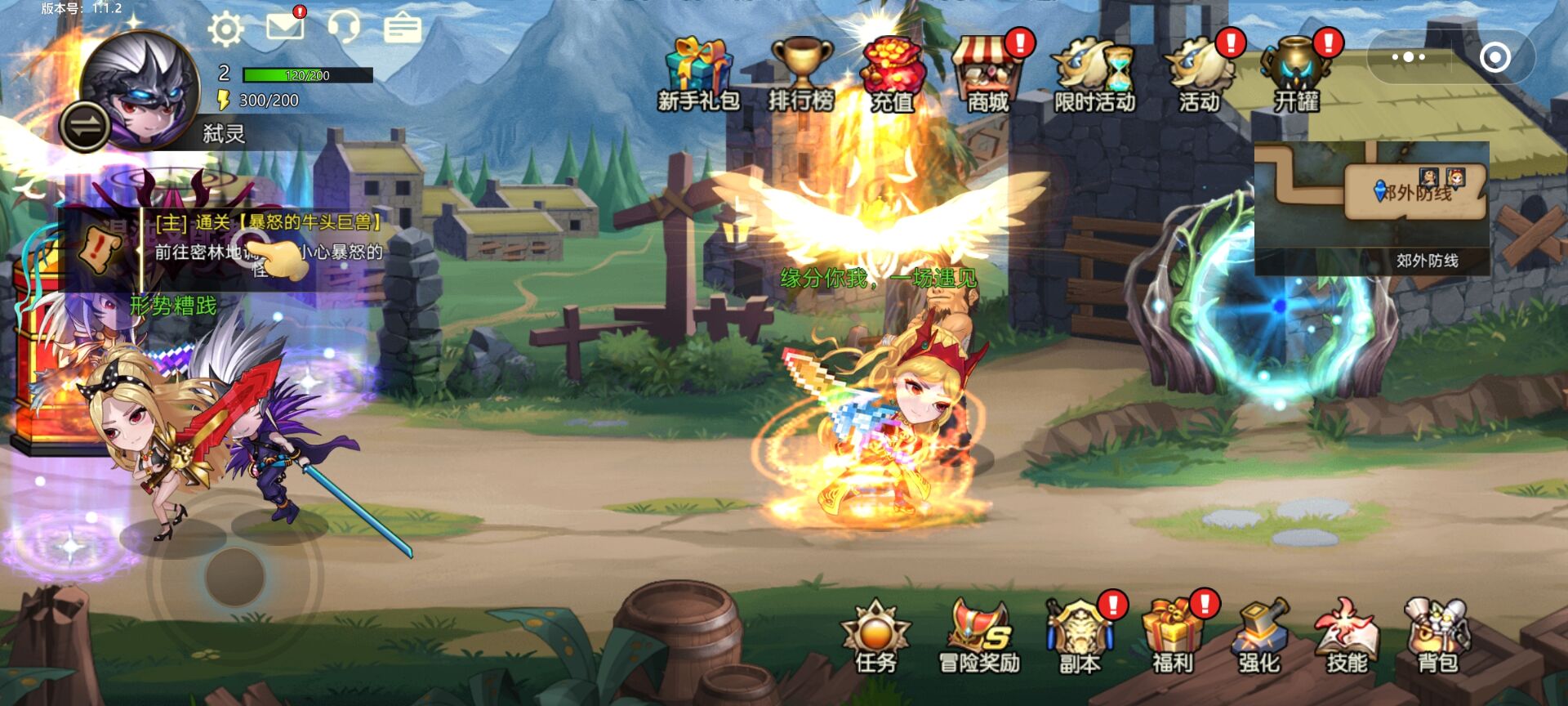Open 冒险奖励 adventure rewards

(x=979, y=639)
